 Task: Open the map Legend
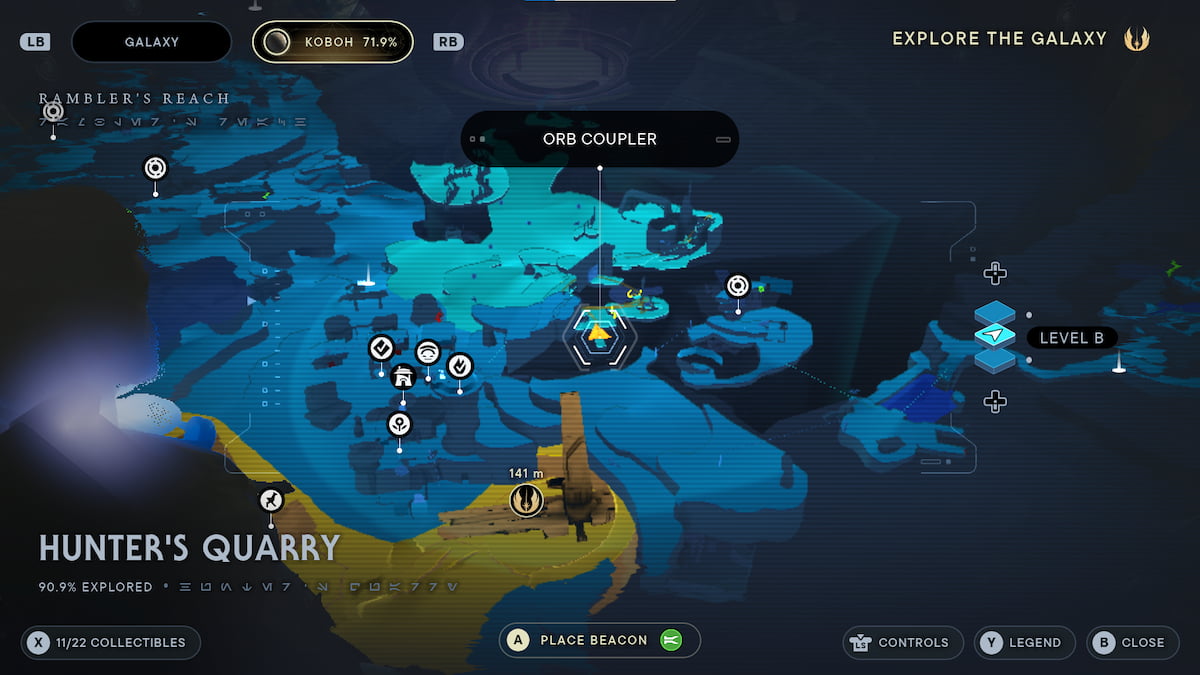1024,642
